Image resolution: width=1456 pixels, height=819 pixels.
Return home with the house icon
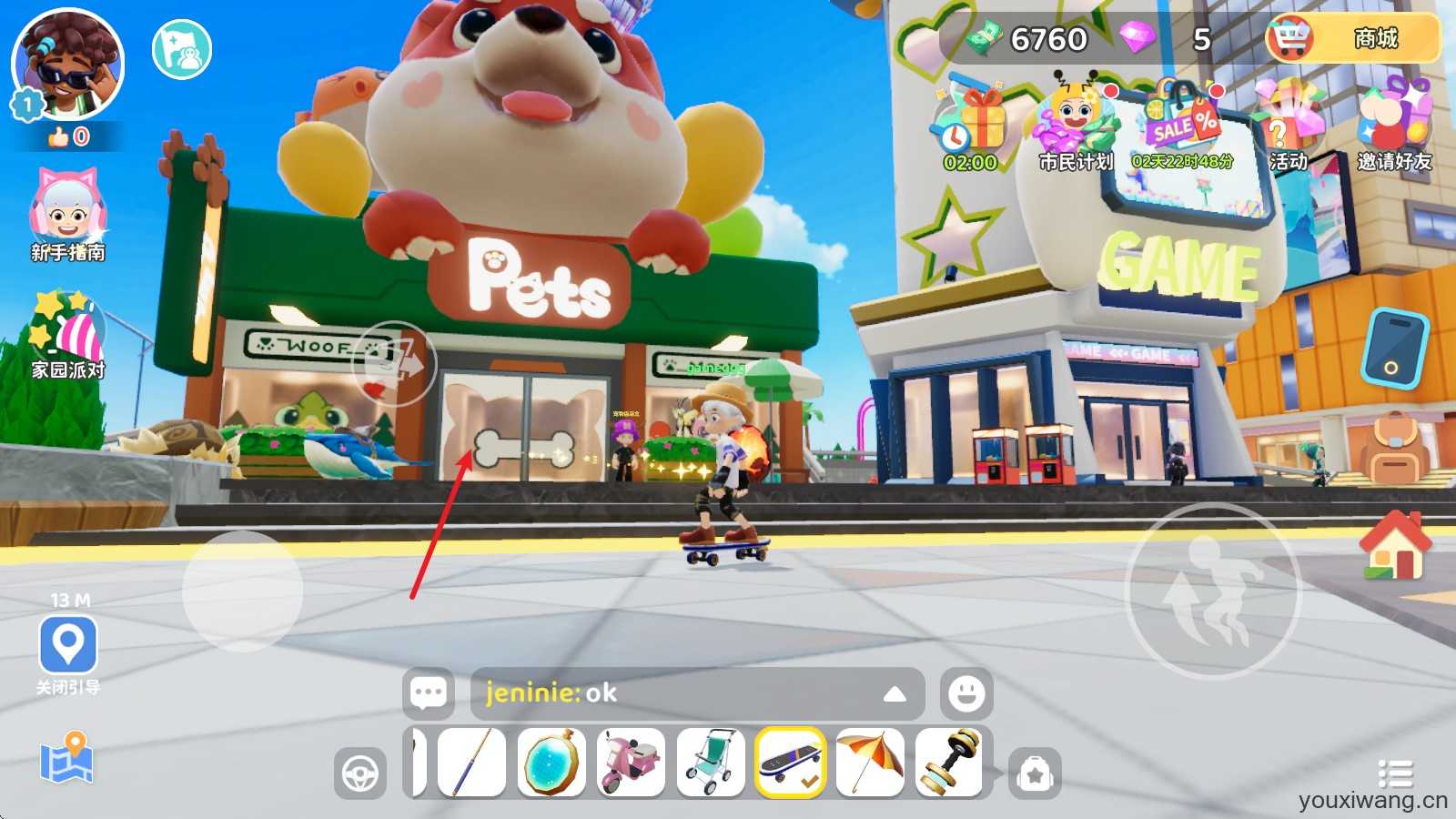1394,546
